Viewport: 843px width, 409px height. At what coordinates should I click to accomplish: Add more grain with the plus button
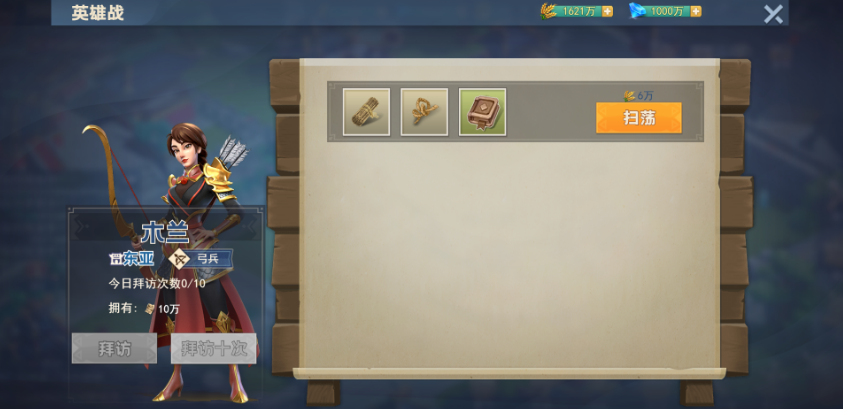point(607,11)
